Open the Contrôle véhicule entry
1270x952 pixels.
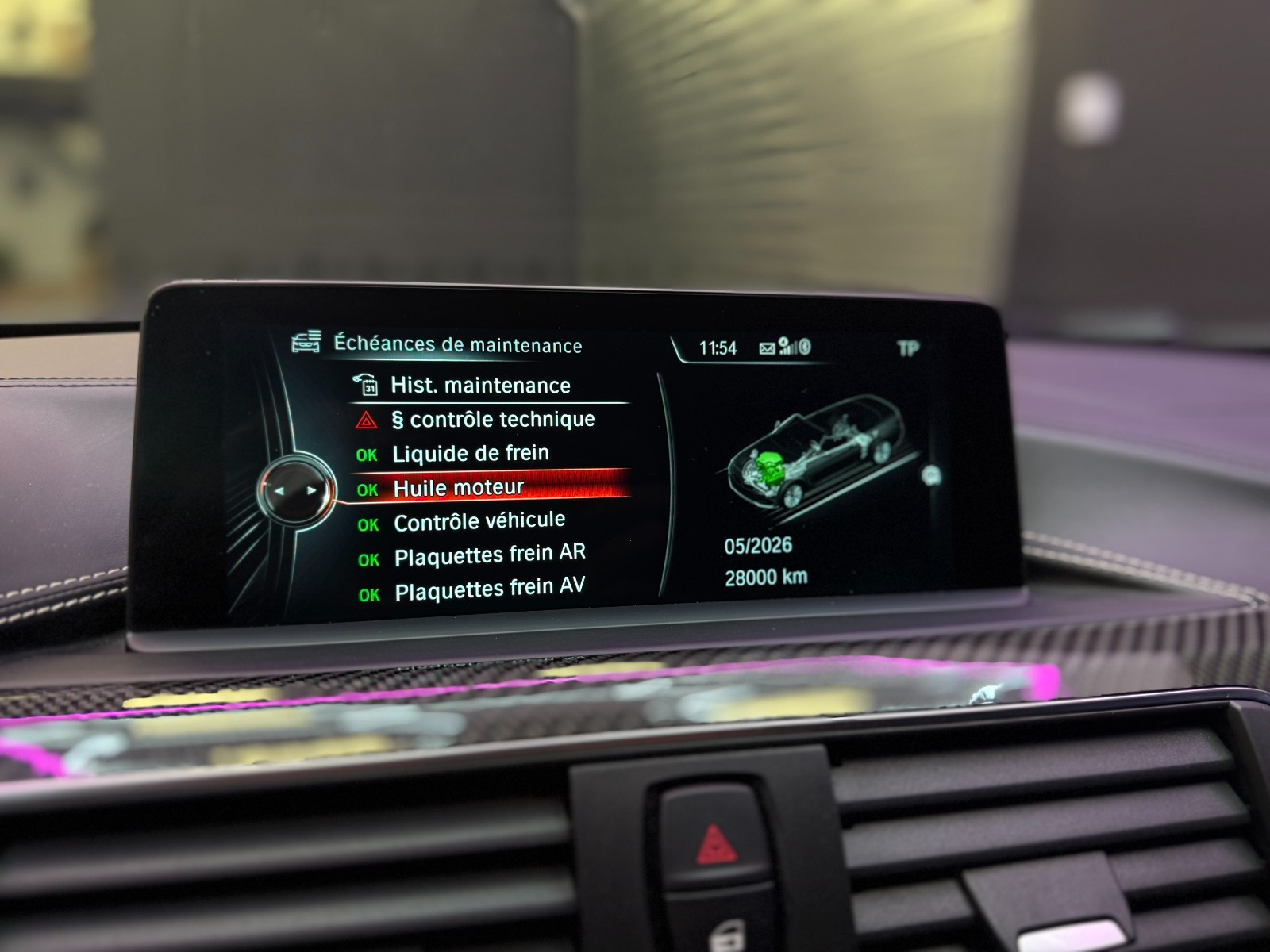pos(479,522)
